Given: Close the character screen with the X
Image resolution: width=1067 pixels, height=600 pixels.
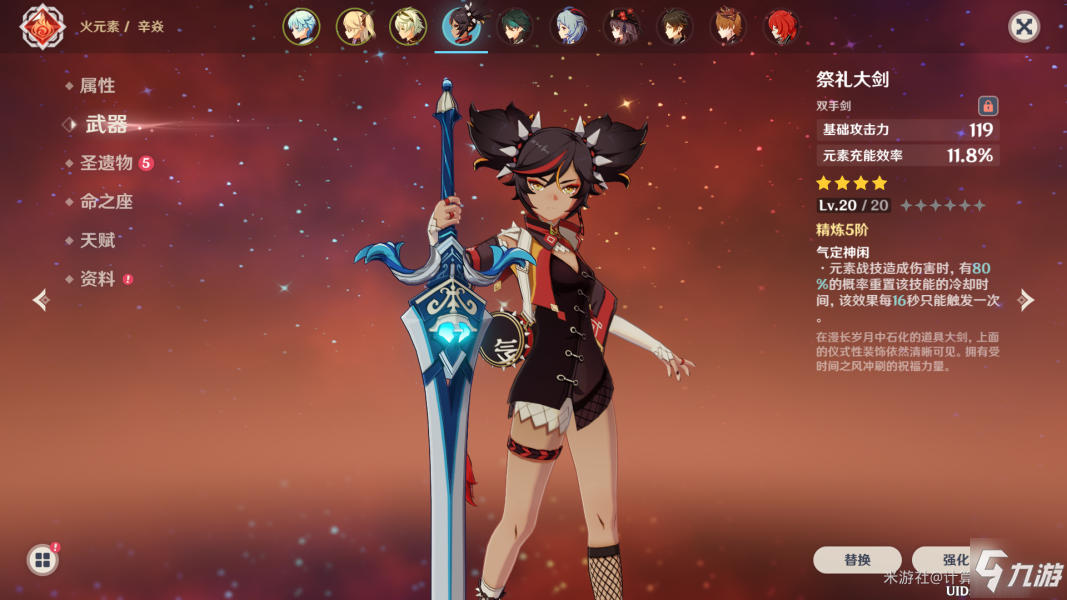Looking at the screenshot, I should [x=1023, y=27].
